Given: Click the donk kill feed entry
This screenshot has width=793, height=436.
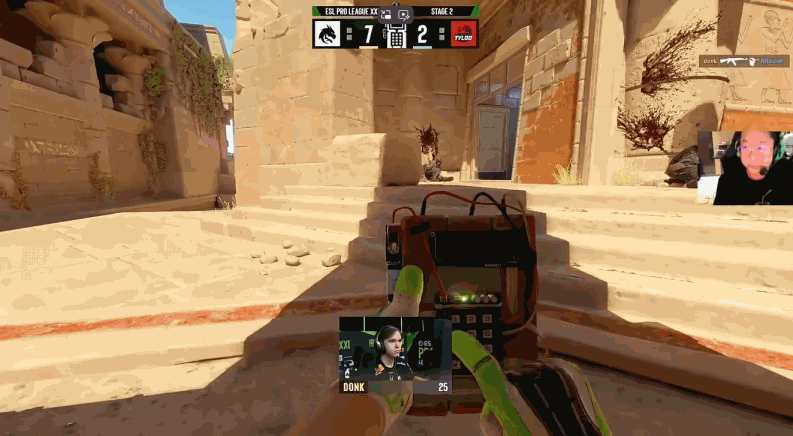Looking at the screenshot, I should (744, 61).
